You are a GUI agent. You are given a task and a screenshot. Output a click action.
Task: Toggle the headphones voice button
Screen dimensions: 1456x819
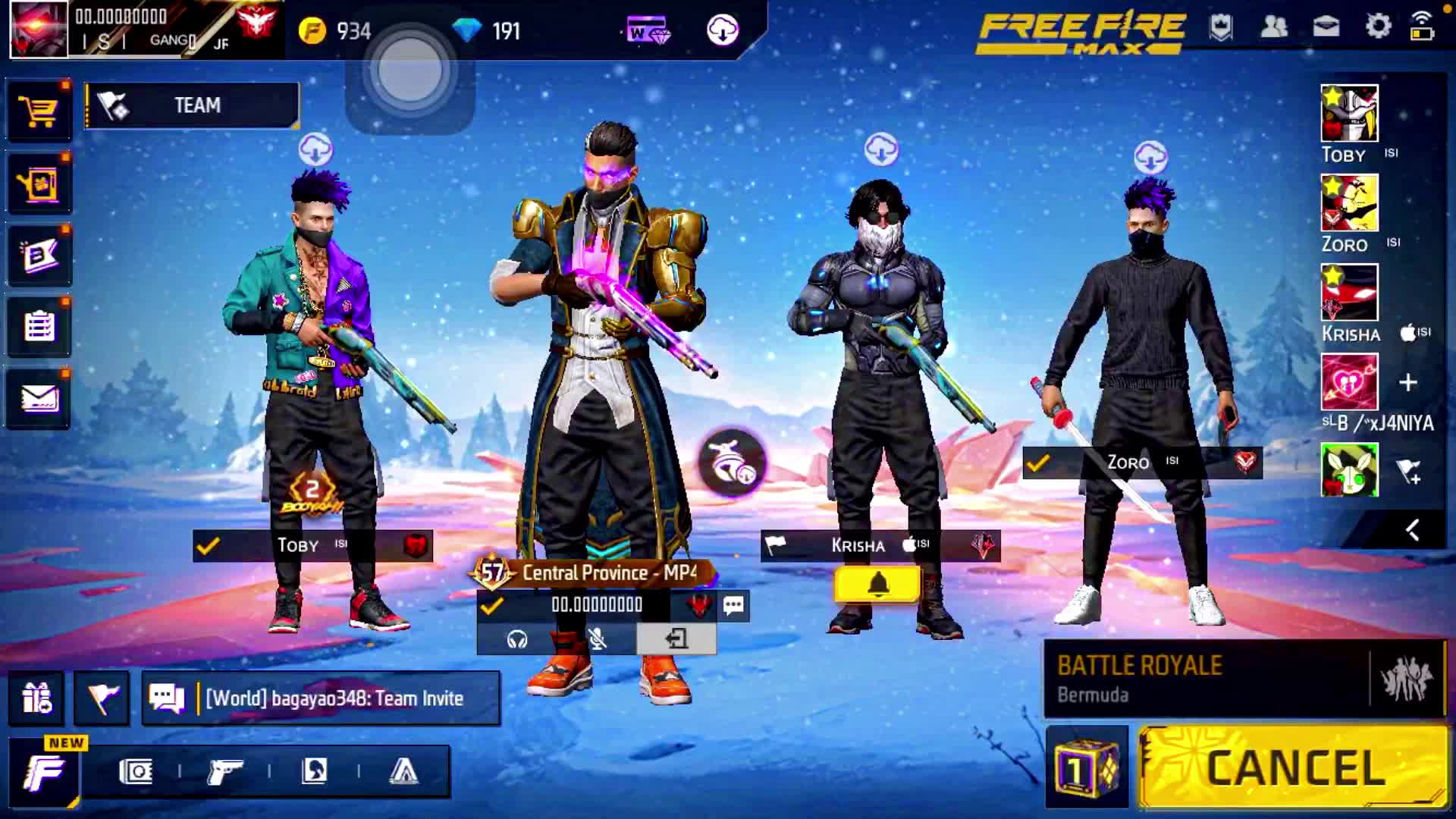(517, 639)
